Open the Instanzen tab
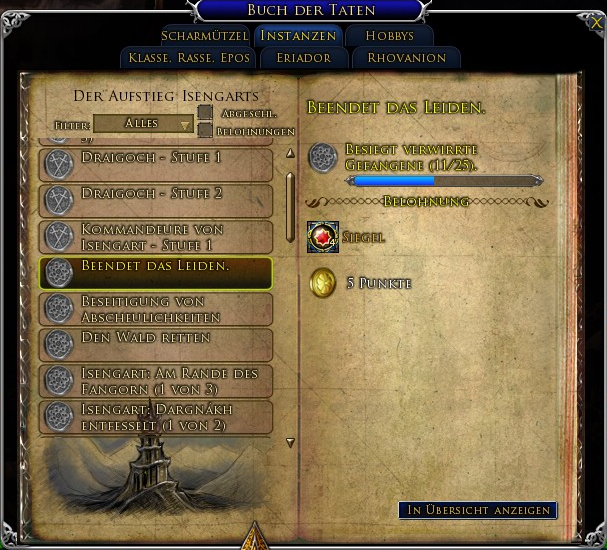Viewport: 607px width, 550px height. click(298, 36)
